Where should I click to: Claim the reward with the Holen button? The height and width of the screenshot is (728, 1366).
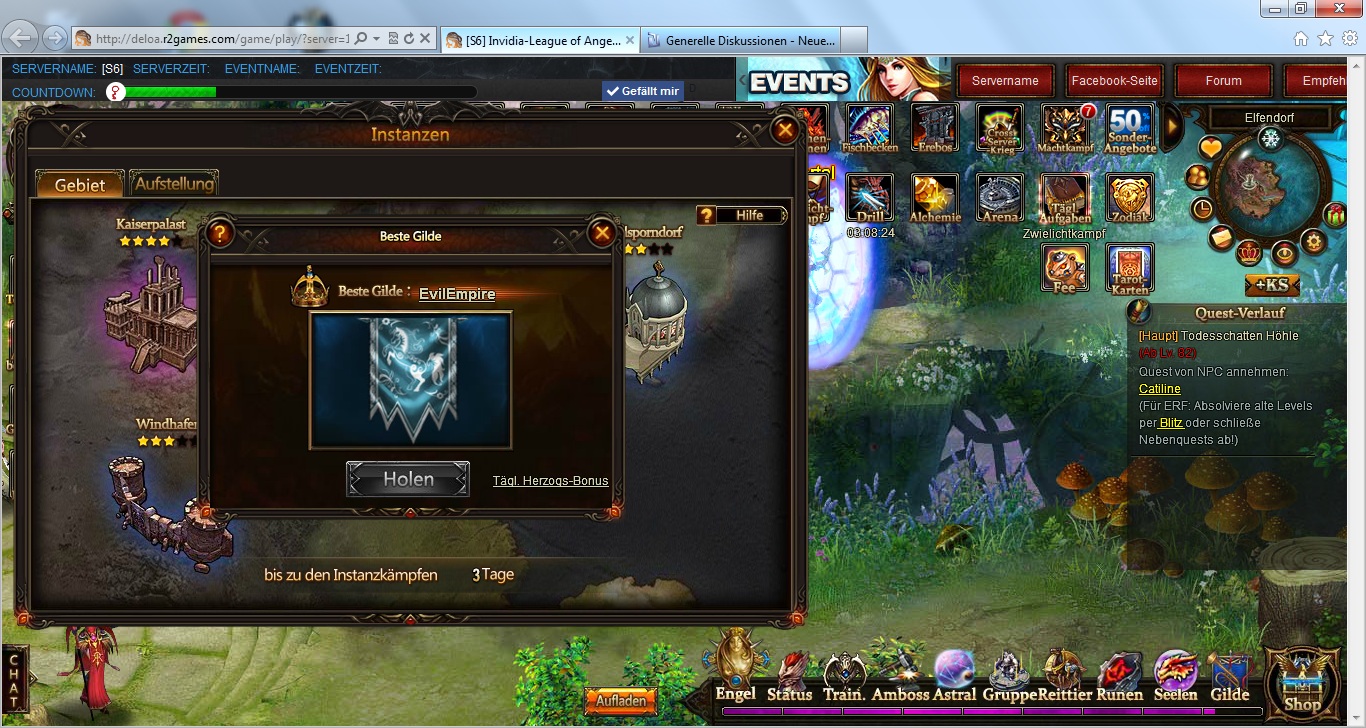408,479
